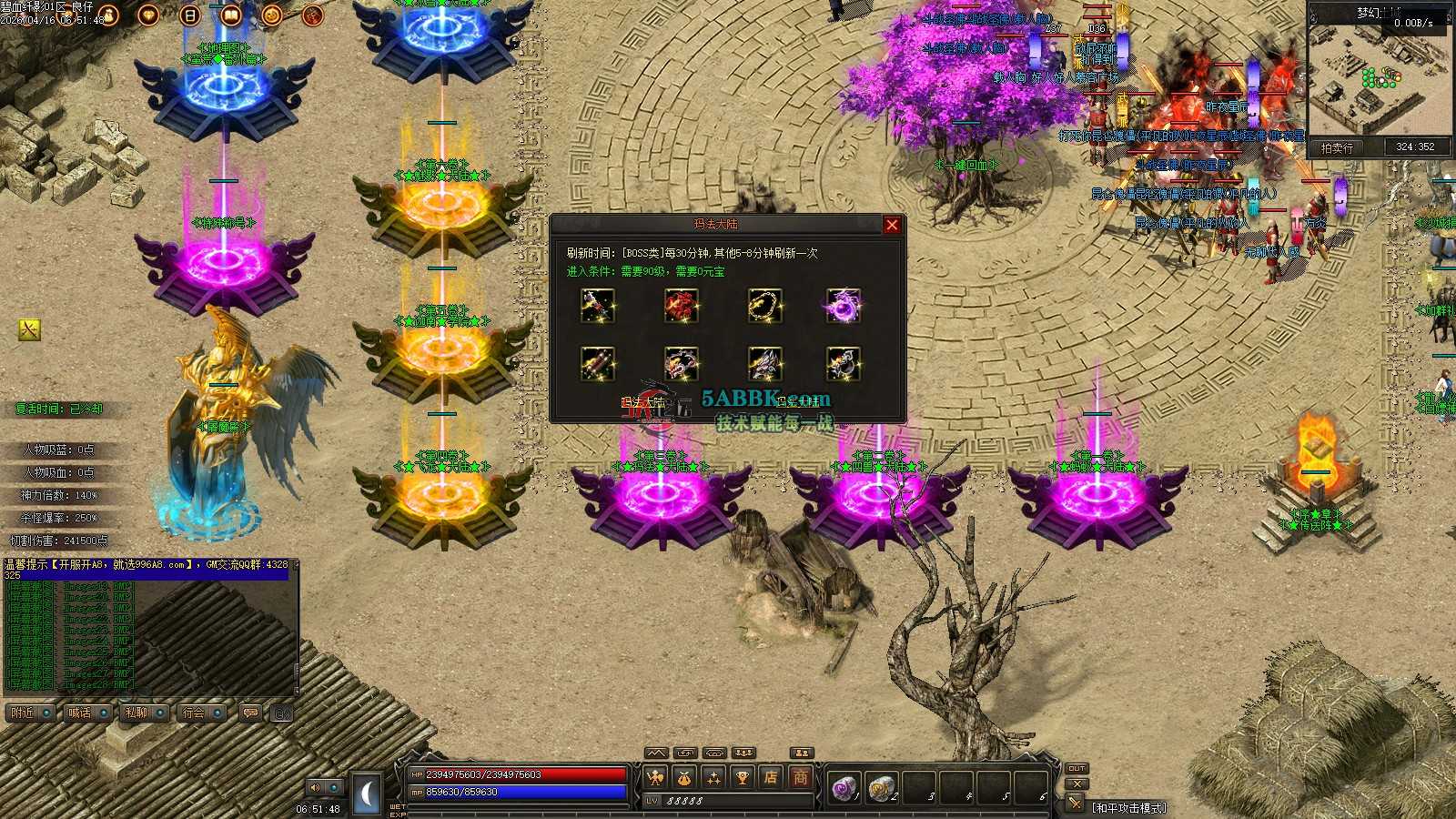Open the diamond icon in top bar
The width and height of the screenshot is (1456, 819).
[x=147, y=15]
